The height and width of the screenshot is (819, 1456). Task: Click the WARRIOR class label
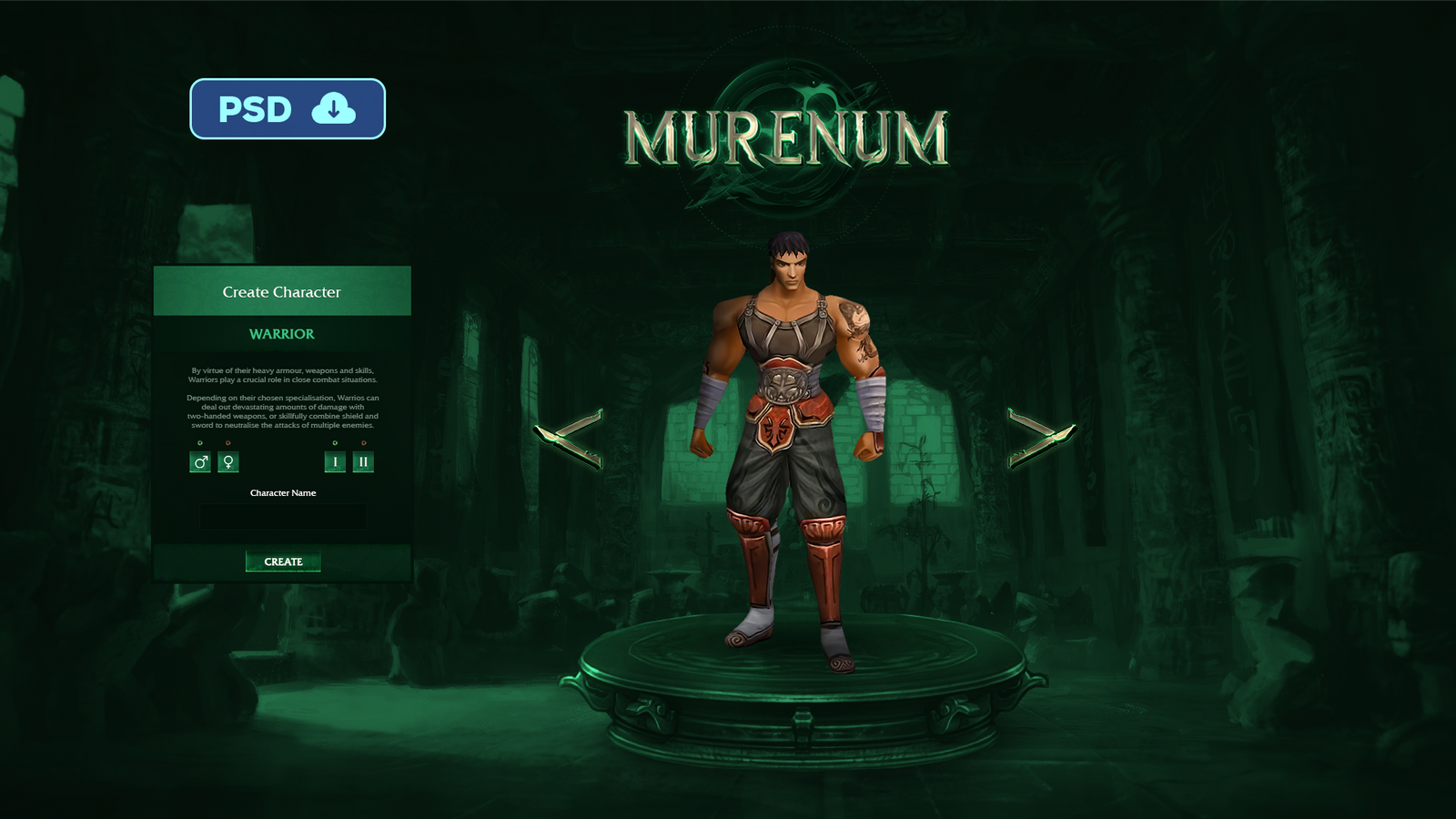coord(282,334)
